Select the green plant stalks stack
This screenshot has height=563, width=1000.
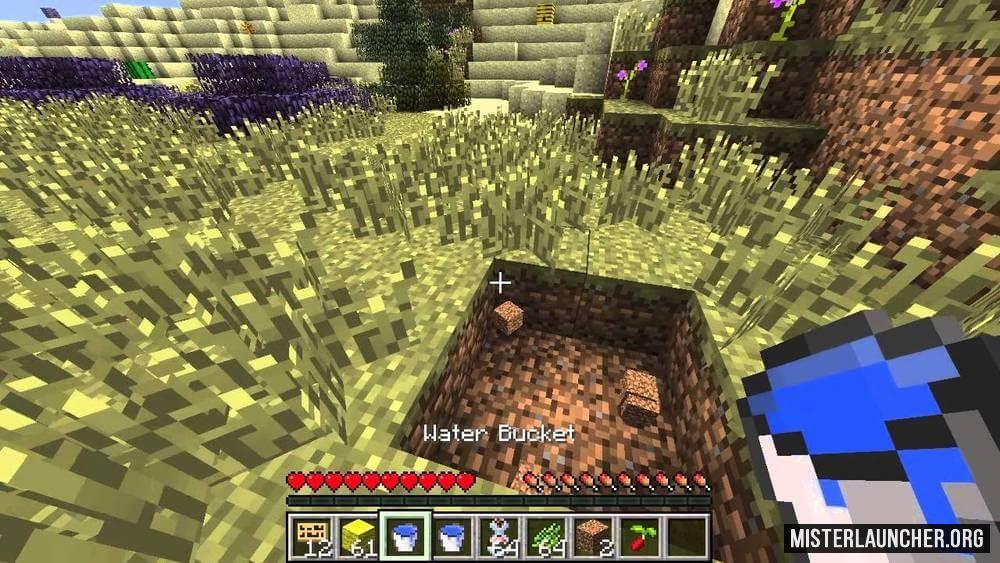(x=543, y=535)
